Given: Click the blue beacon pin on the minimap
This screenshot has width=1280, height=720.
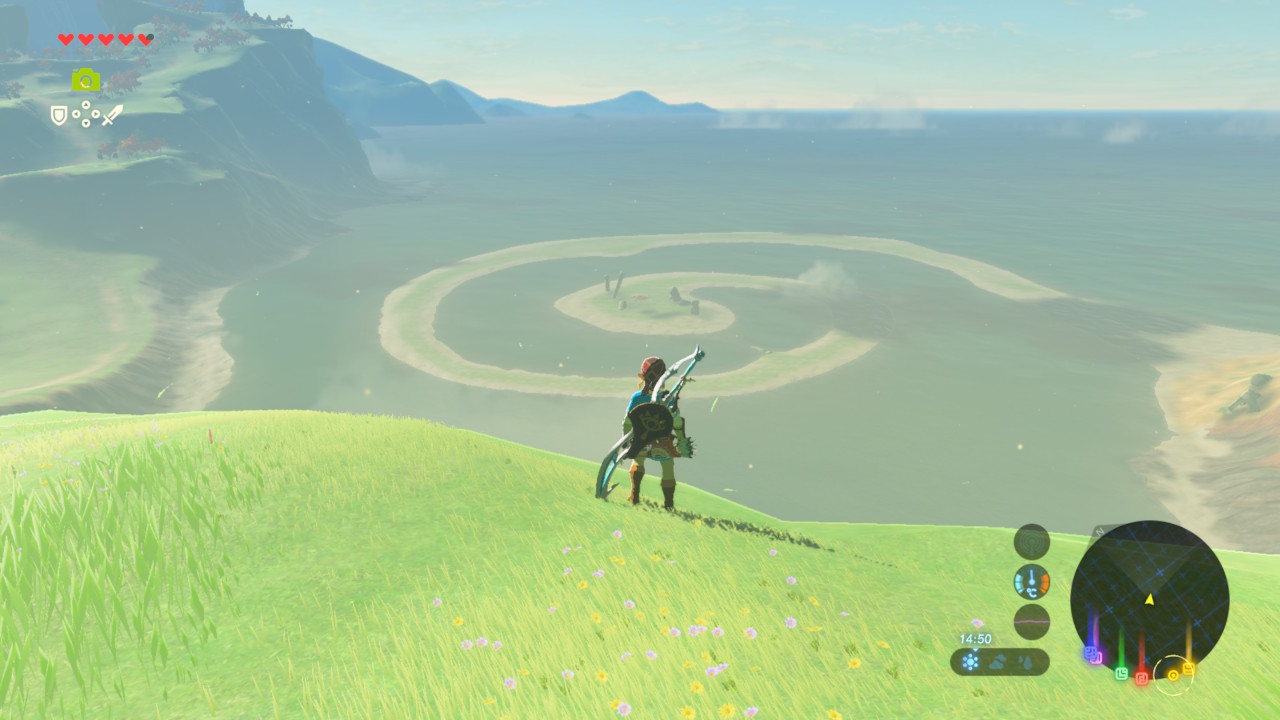Looking at the screenshot, I should click(1088, 652).
